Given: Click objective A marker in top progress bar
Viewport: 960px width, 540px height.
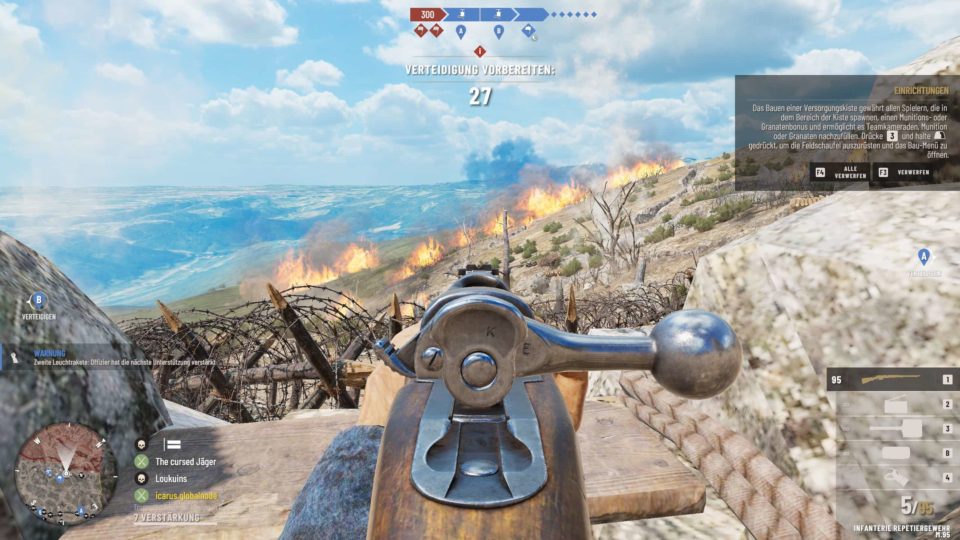Looking at the screenshot, I should pos(461,31).
